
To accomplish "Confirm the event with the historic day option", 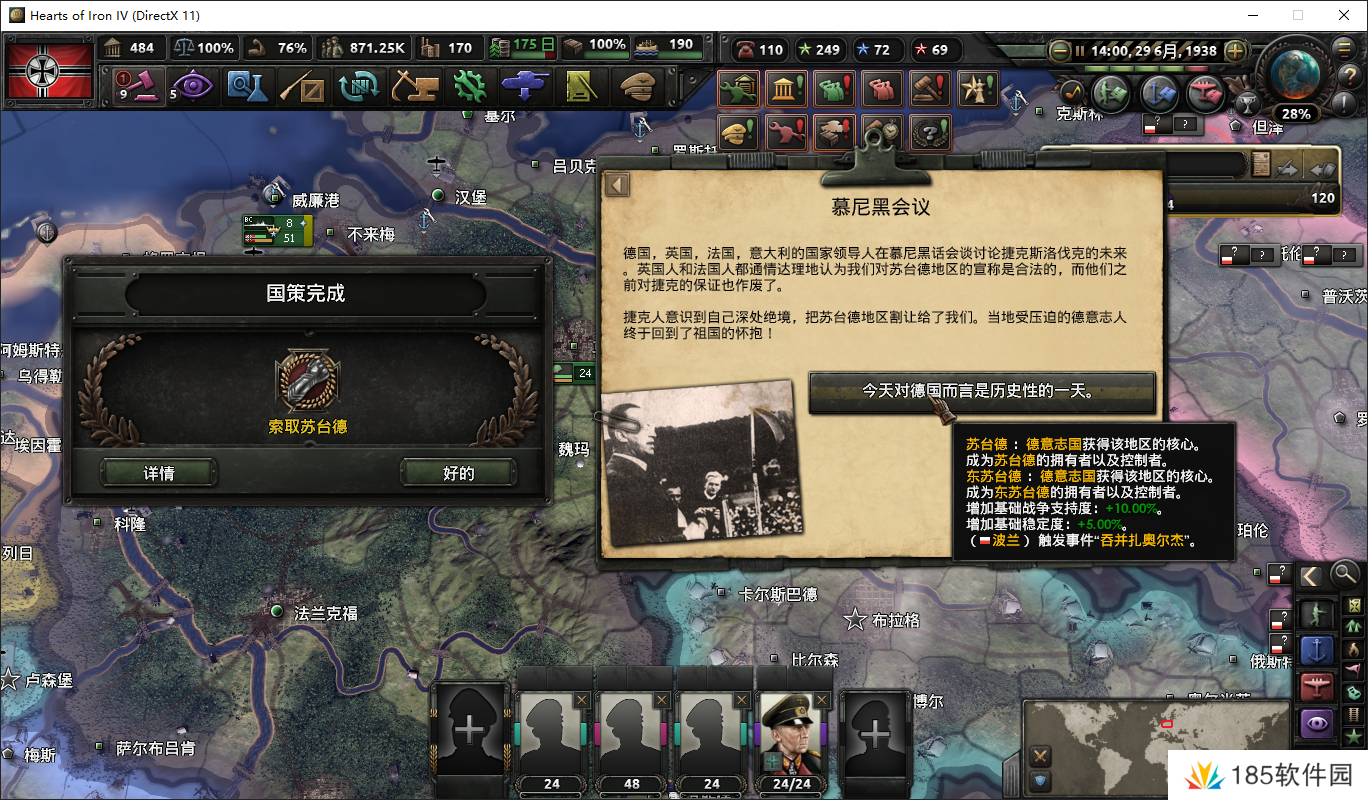I will [982, 393].
